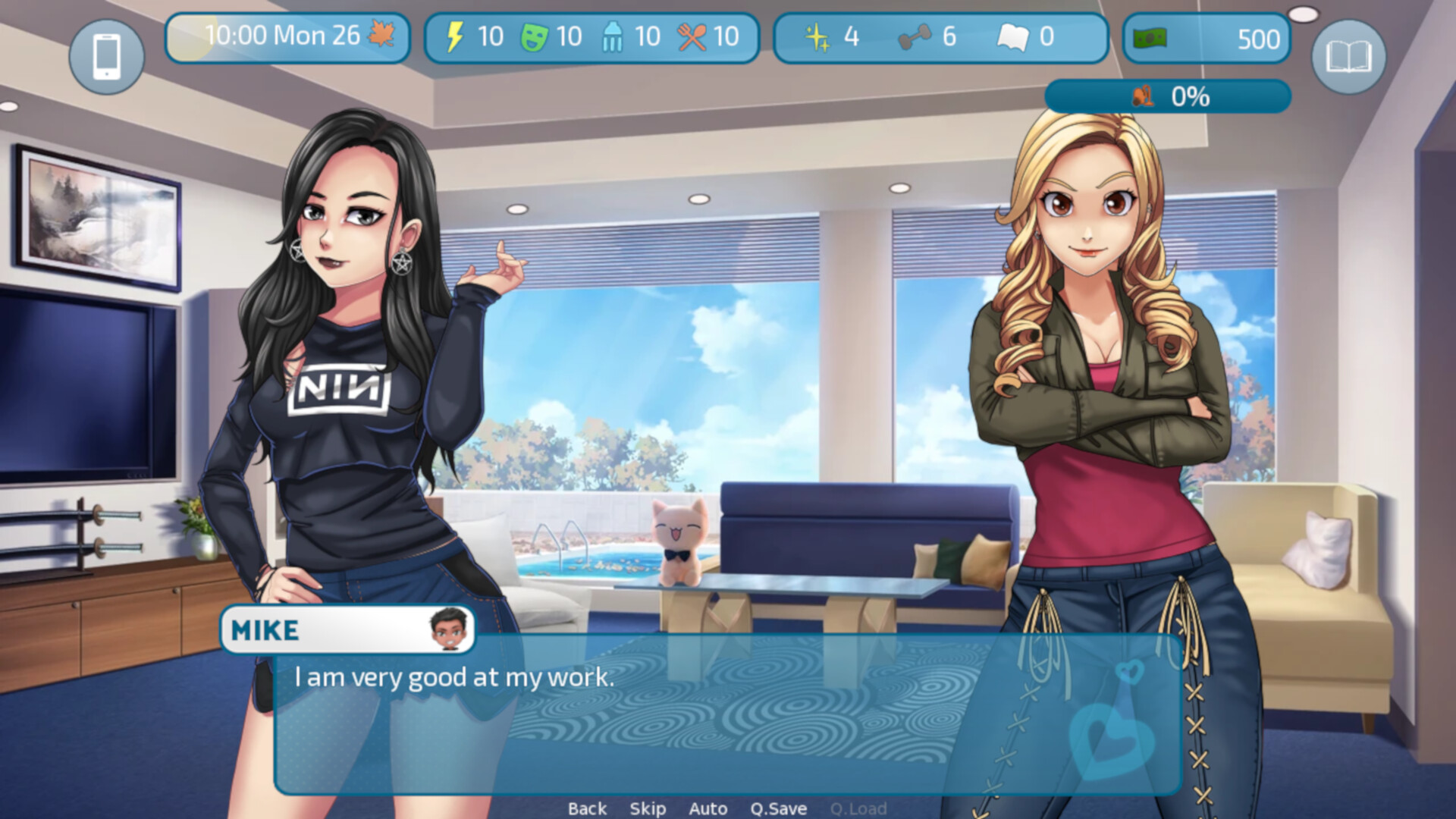The width and height of the screenshot is (1456, 819).
Task: Select Q.Load from the quick menu
Action: click(859, 808)
